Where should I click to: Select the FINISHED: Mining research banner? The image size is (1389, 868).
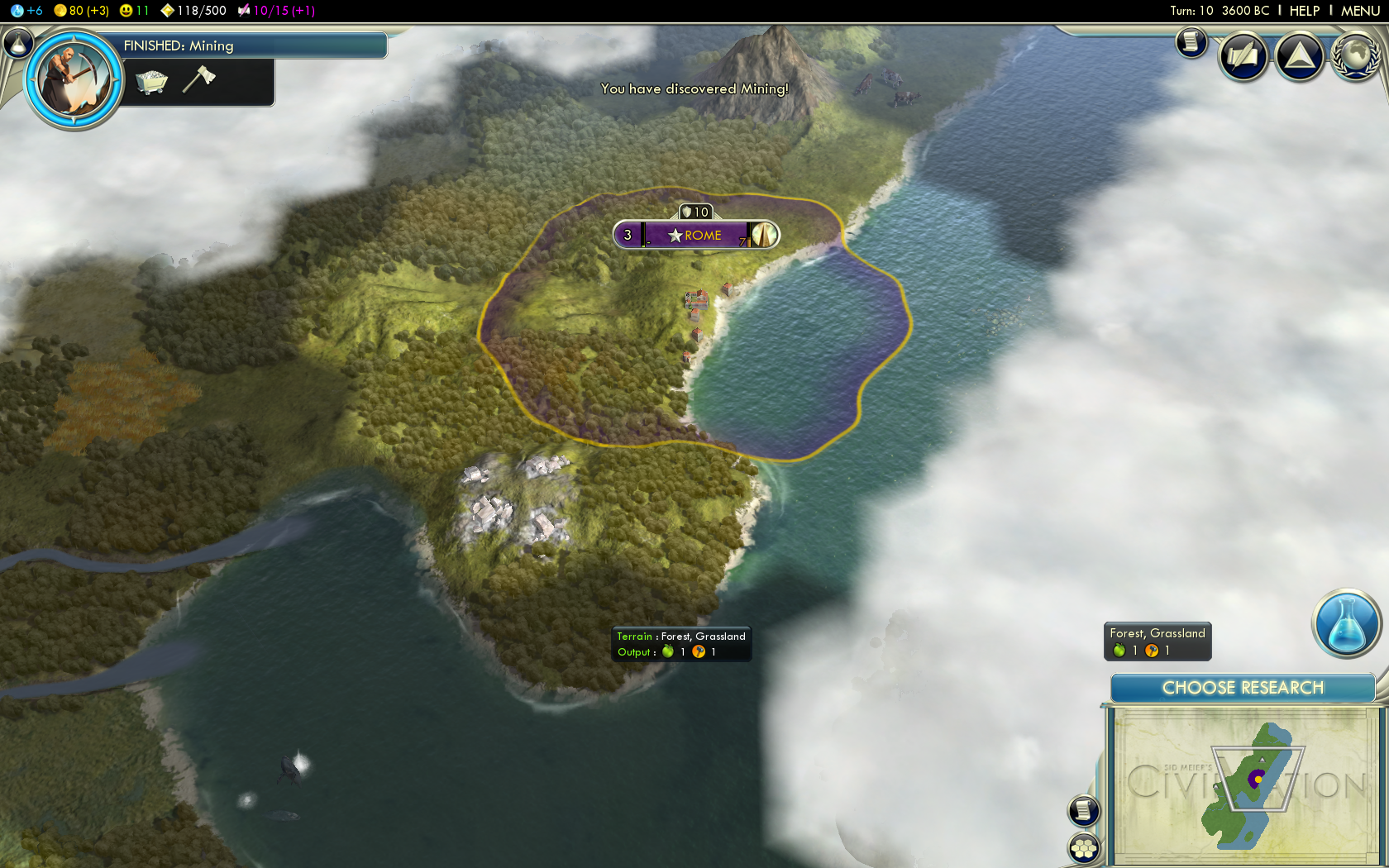point(248,45)
